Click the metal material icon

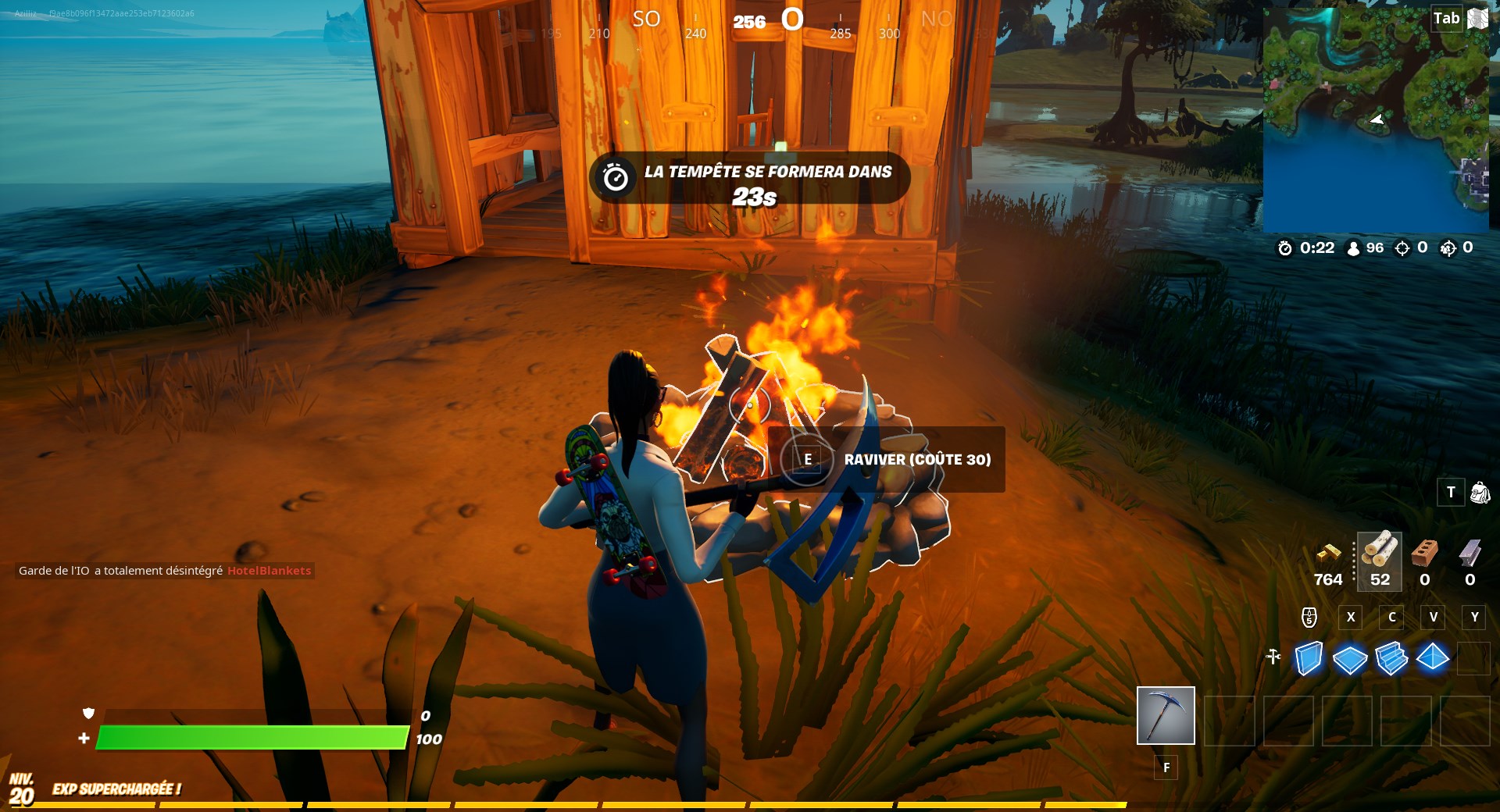pyautogui.click(x=1472, y=554)
